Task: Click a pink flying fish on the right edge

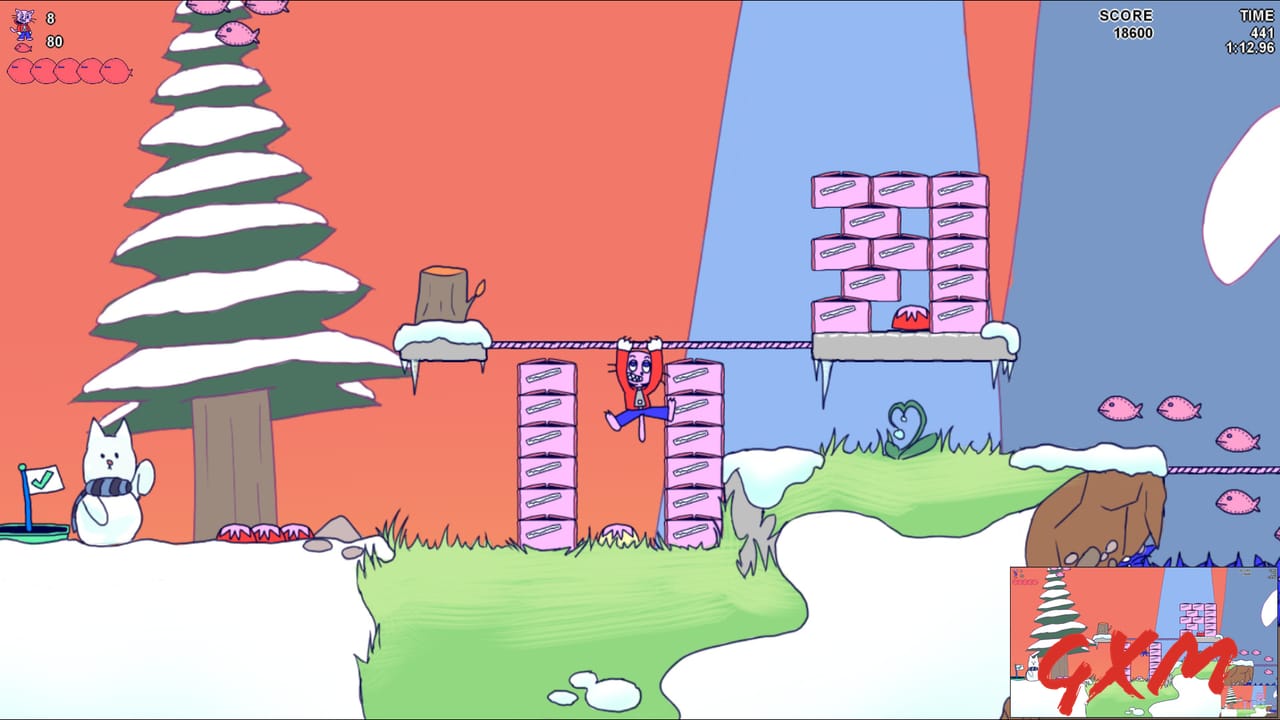Action: coord(1240,440)
